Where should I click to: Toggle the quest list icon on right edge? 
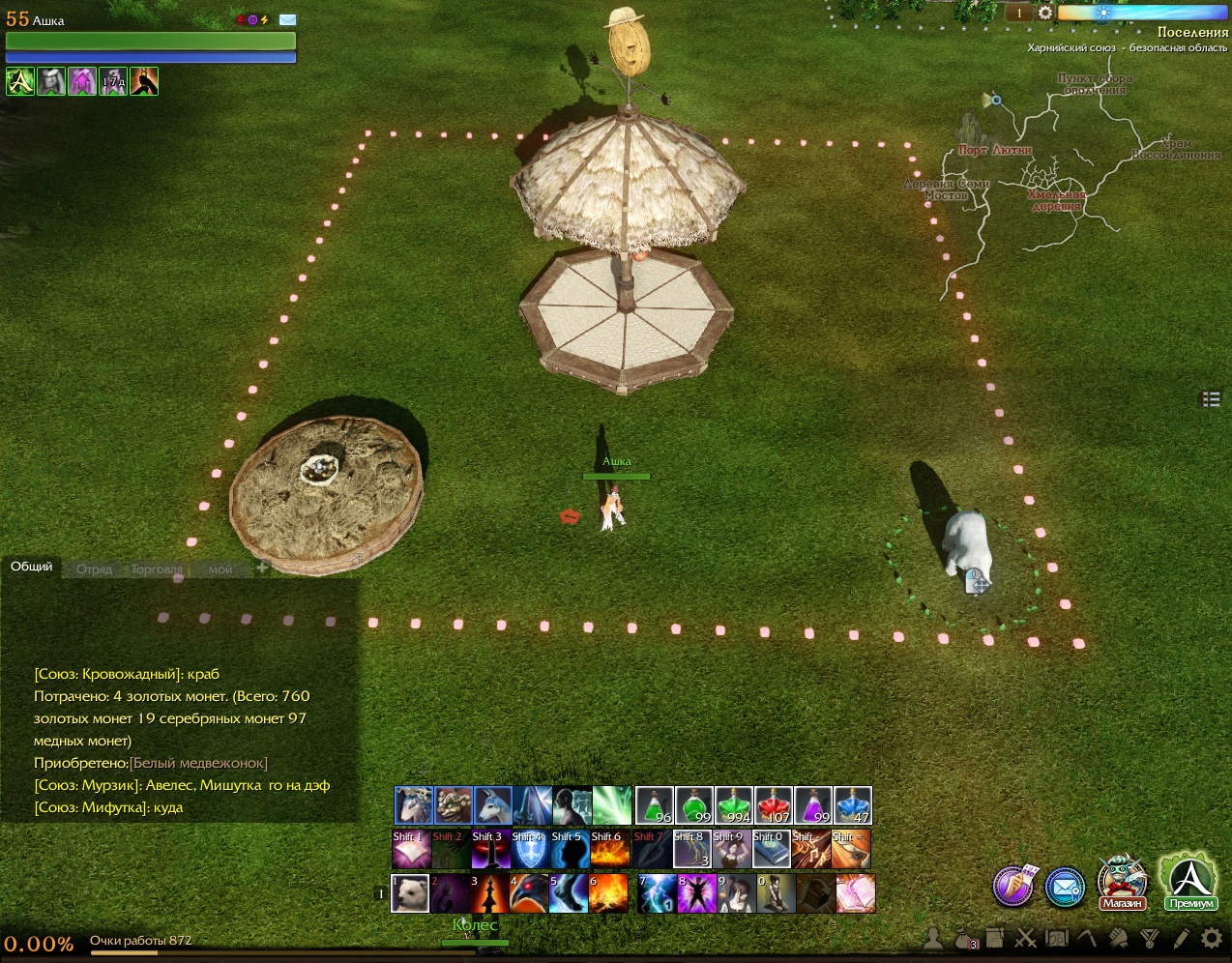[1211, 398]
